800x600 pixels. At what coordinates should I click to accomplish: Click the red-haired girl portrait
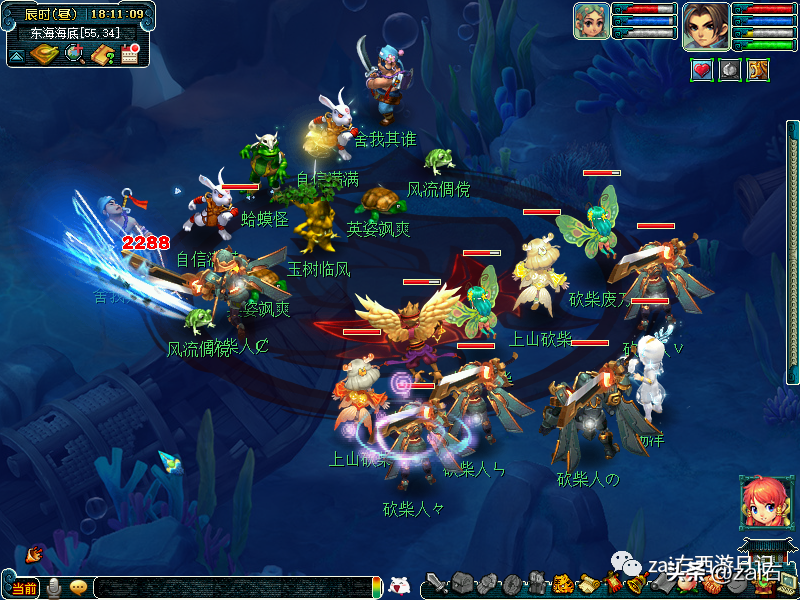point(761,502)
